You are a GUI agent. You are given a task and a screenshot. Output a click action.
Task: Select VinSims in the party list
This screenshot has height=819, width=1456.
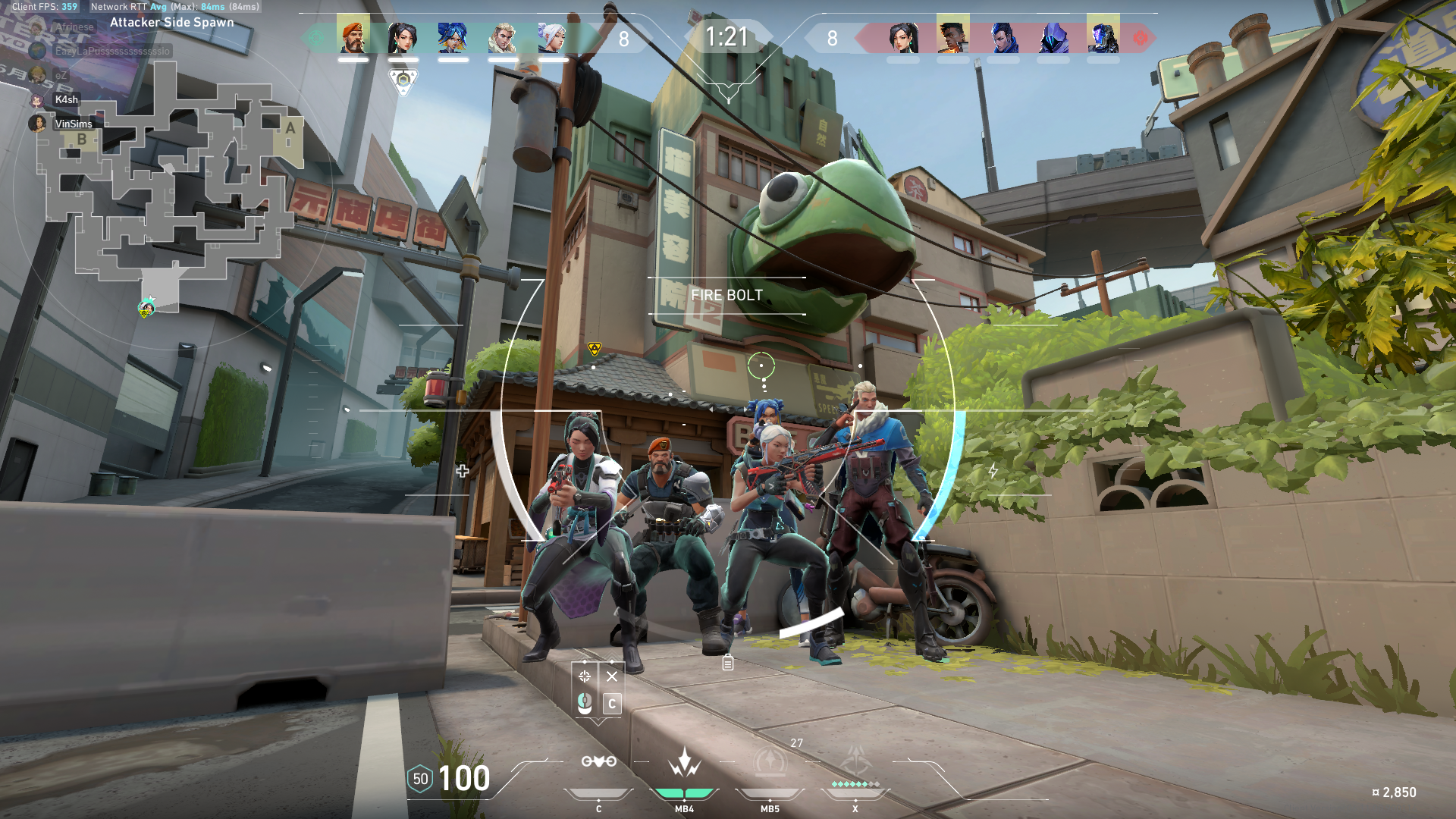point(73,124)
